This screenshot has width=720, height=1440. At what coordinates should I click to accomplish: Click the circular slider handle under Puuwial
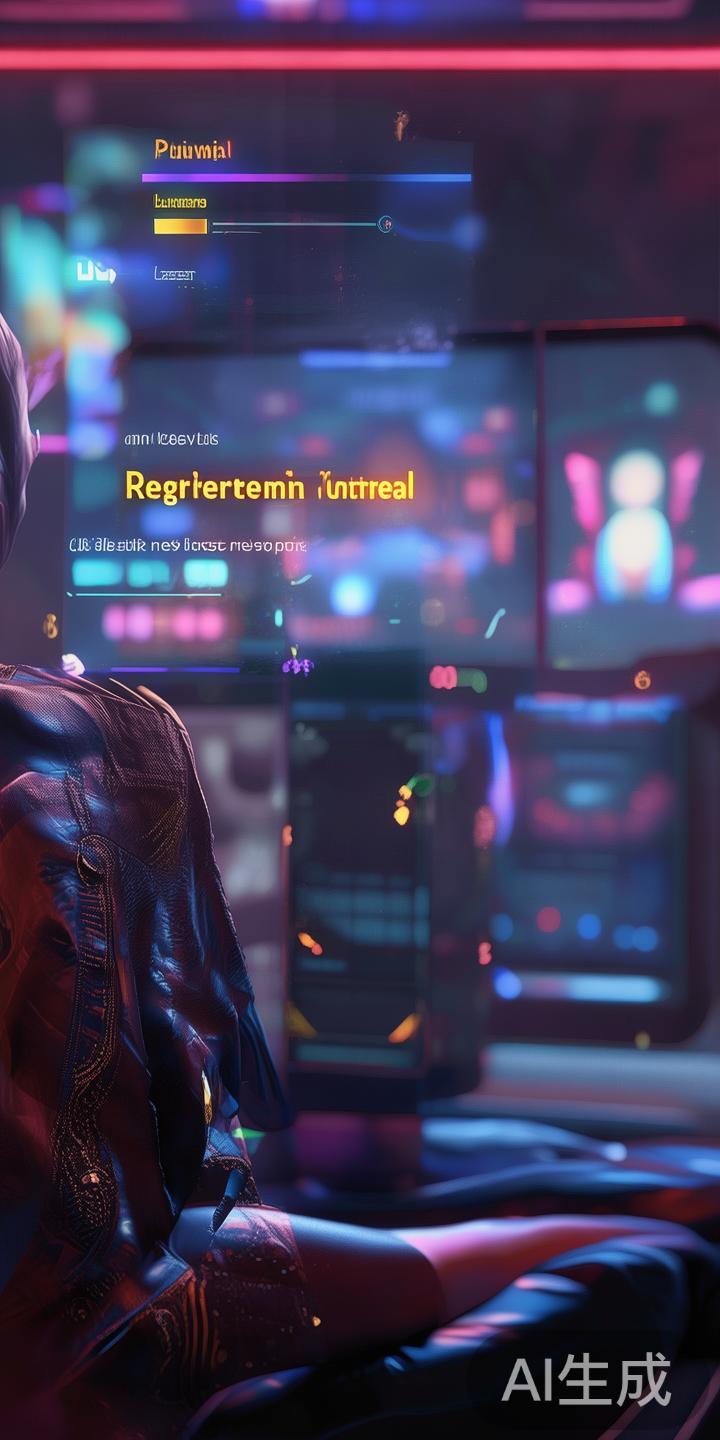click(385, 225)
